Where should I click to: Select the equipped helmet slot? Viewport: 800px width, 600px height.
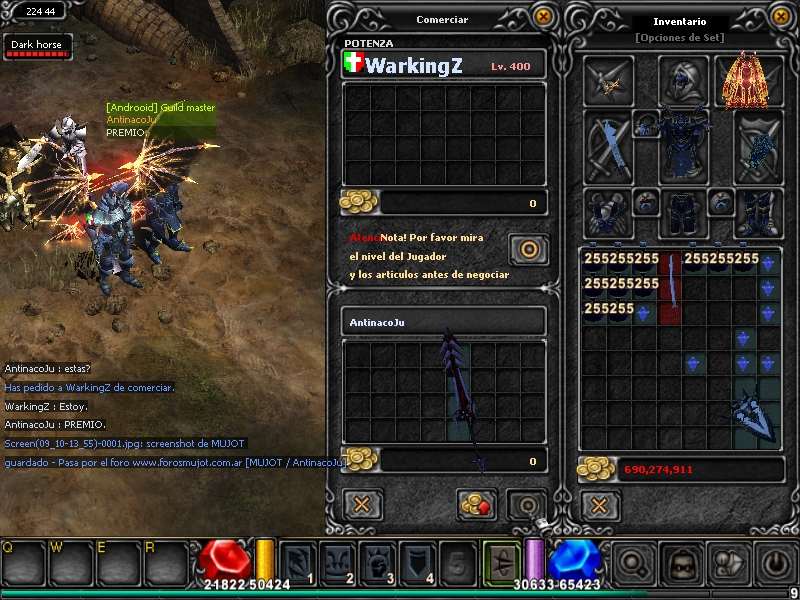pyautogui.click(x=684, y=78)
